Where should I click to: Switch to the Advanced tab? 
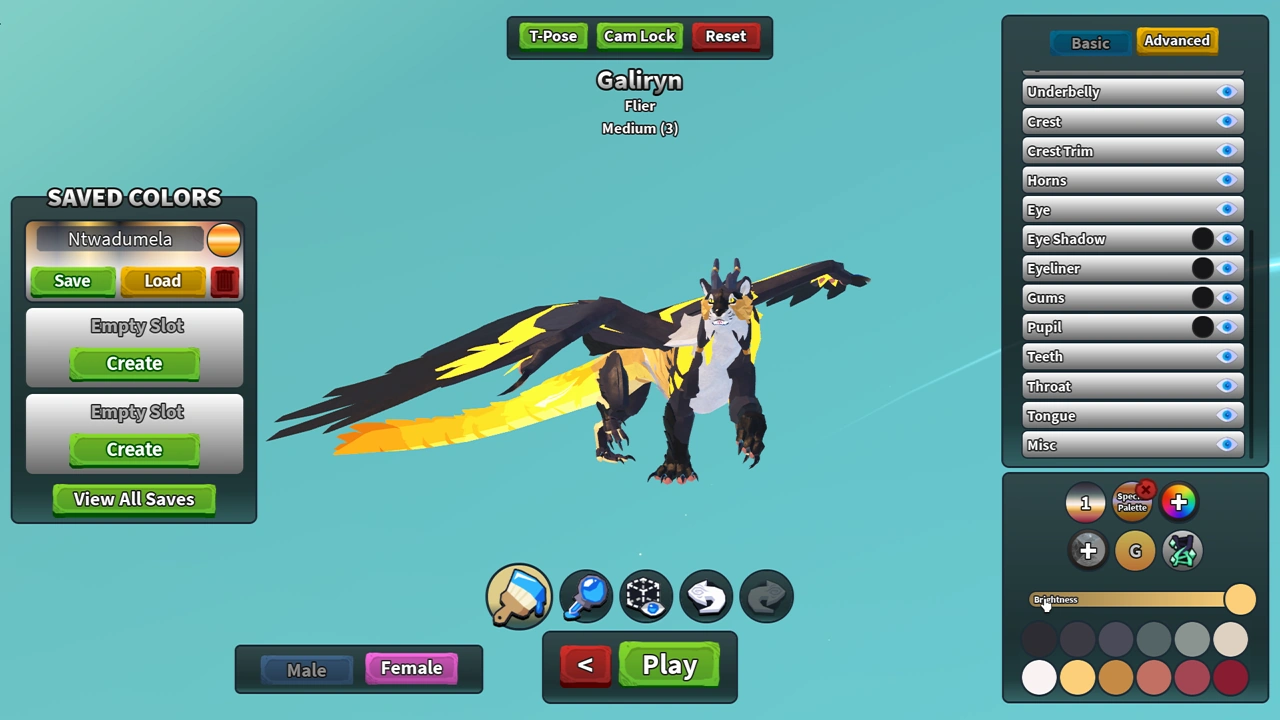click(x=1177, y=41)
